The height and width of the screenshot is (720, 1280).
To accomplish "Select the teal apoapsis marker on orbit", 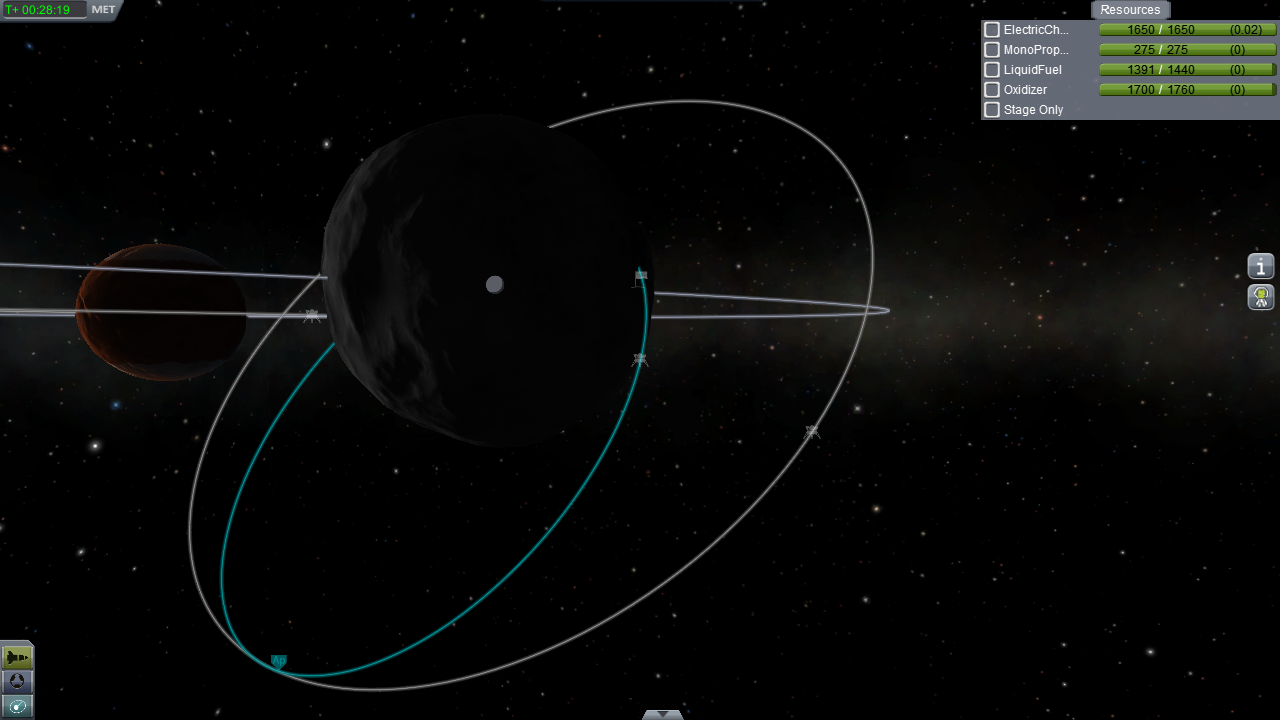I will [x=279, y=661].
